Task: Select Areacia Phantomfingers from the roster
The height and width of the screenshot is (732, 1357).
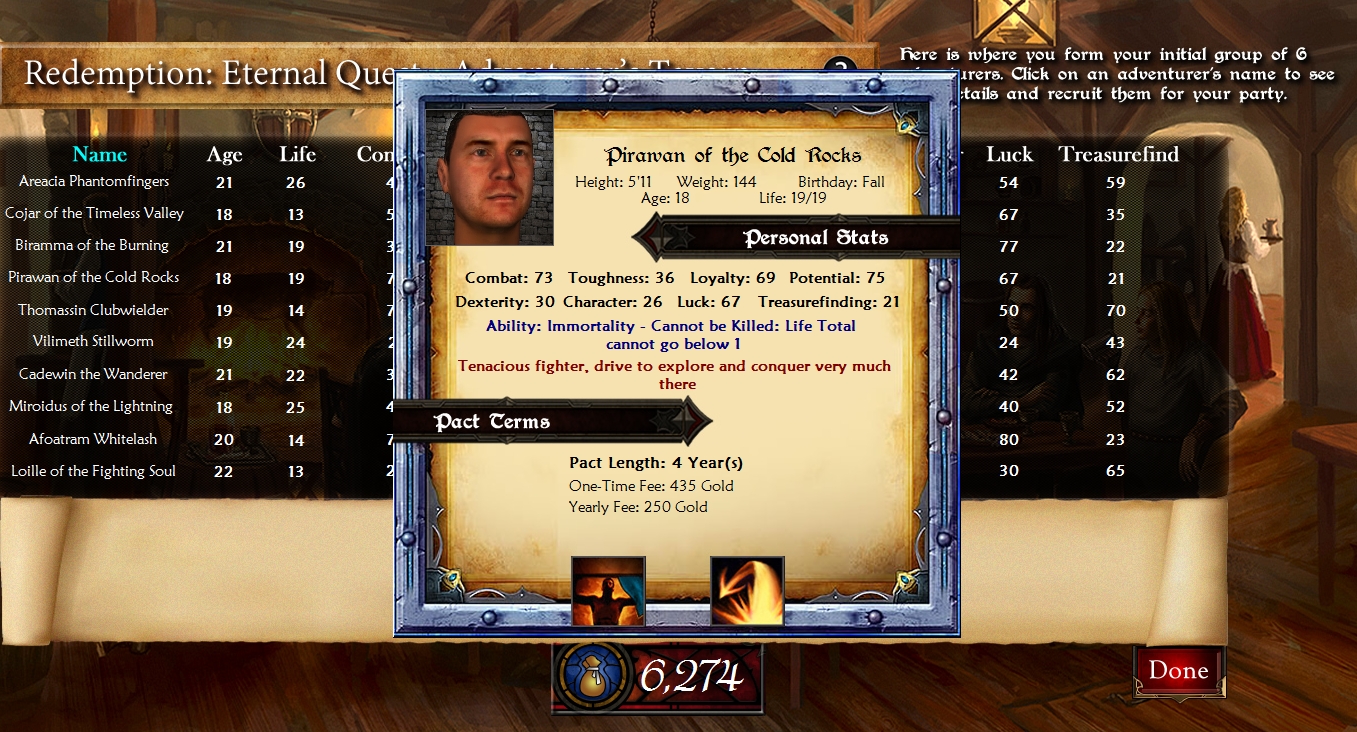Action: [x=94, y=182]
